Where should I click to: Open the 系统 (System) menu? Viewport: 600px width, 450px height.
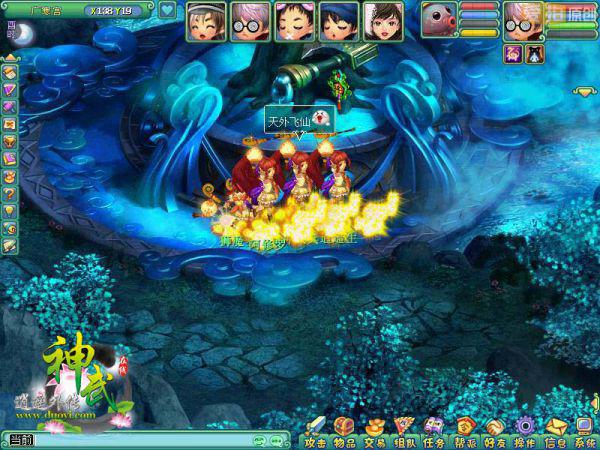pyautogui.click(x=585, y=431)
